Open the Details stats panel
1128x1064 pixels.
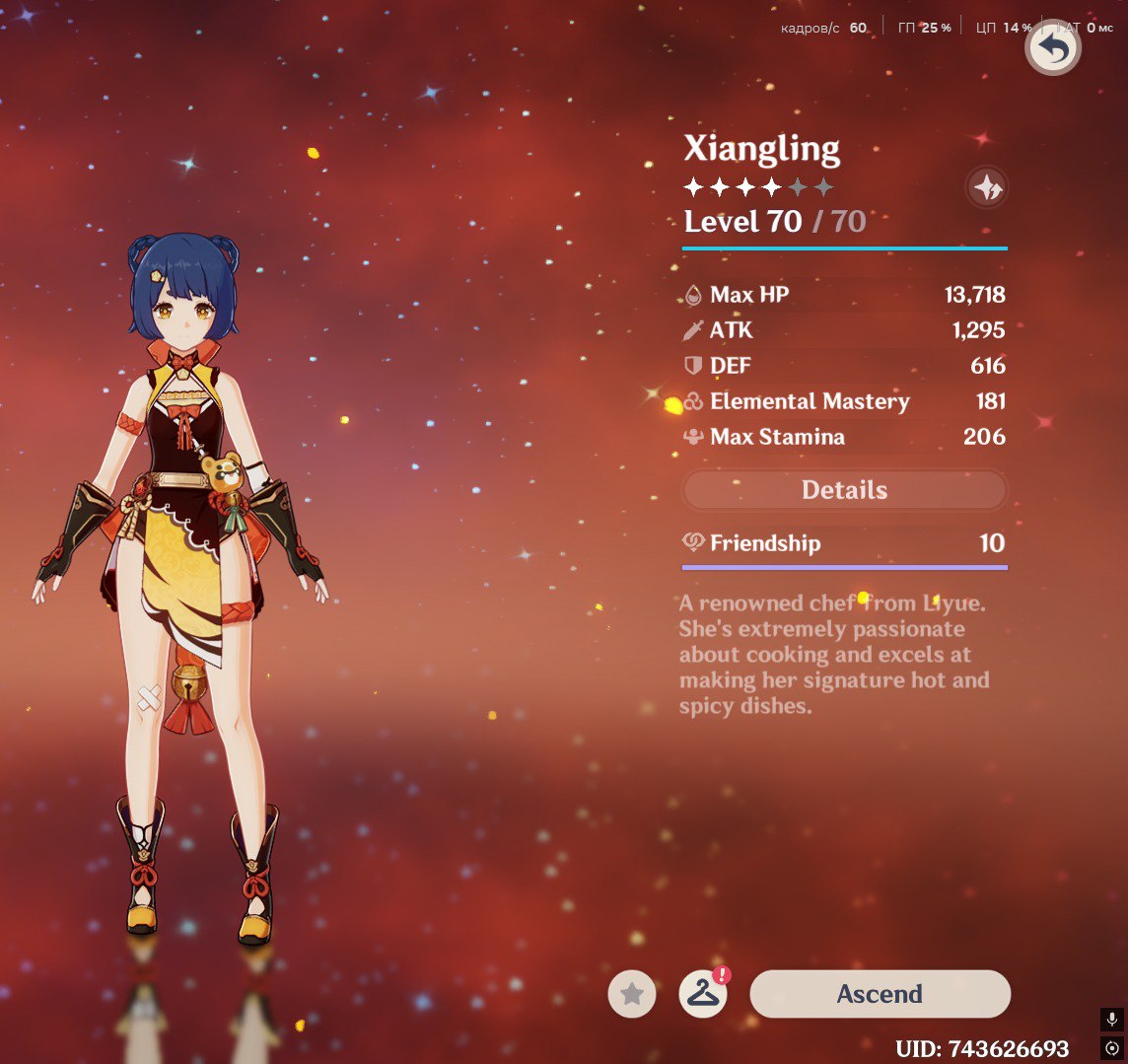click(844, 490)
